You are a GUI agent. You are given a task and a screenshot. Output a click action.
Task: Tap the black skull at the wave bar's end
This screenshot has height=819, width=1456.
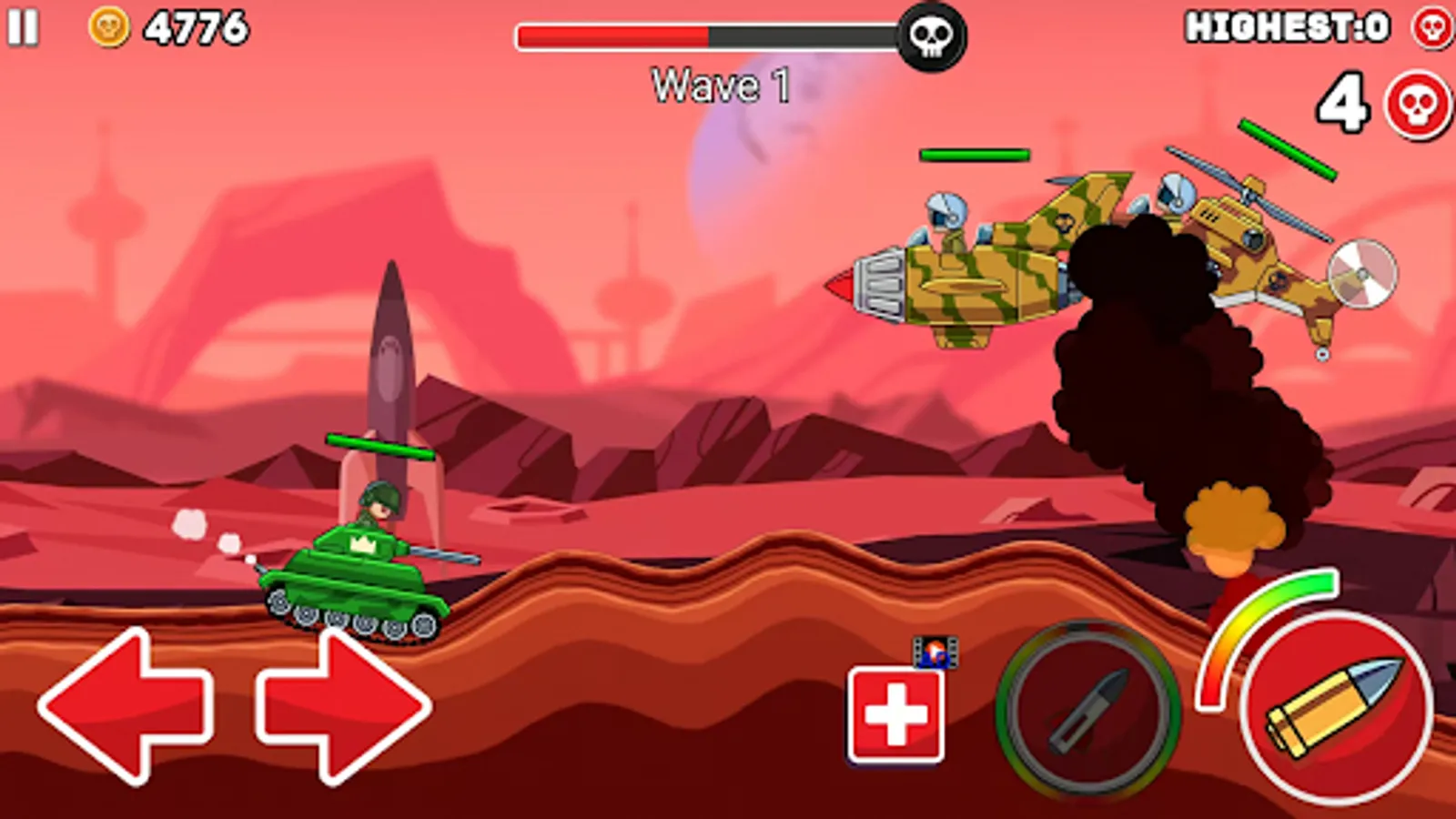(x=931, y=32)
